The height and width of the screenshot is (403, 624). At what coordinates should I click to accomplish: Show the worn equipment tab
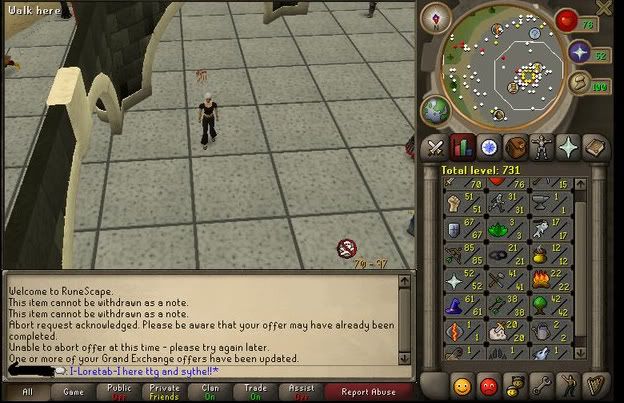[543, 146]
